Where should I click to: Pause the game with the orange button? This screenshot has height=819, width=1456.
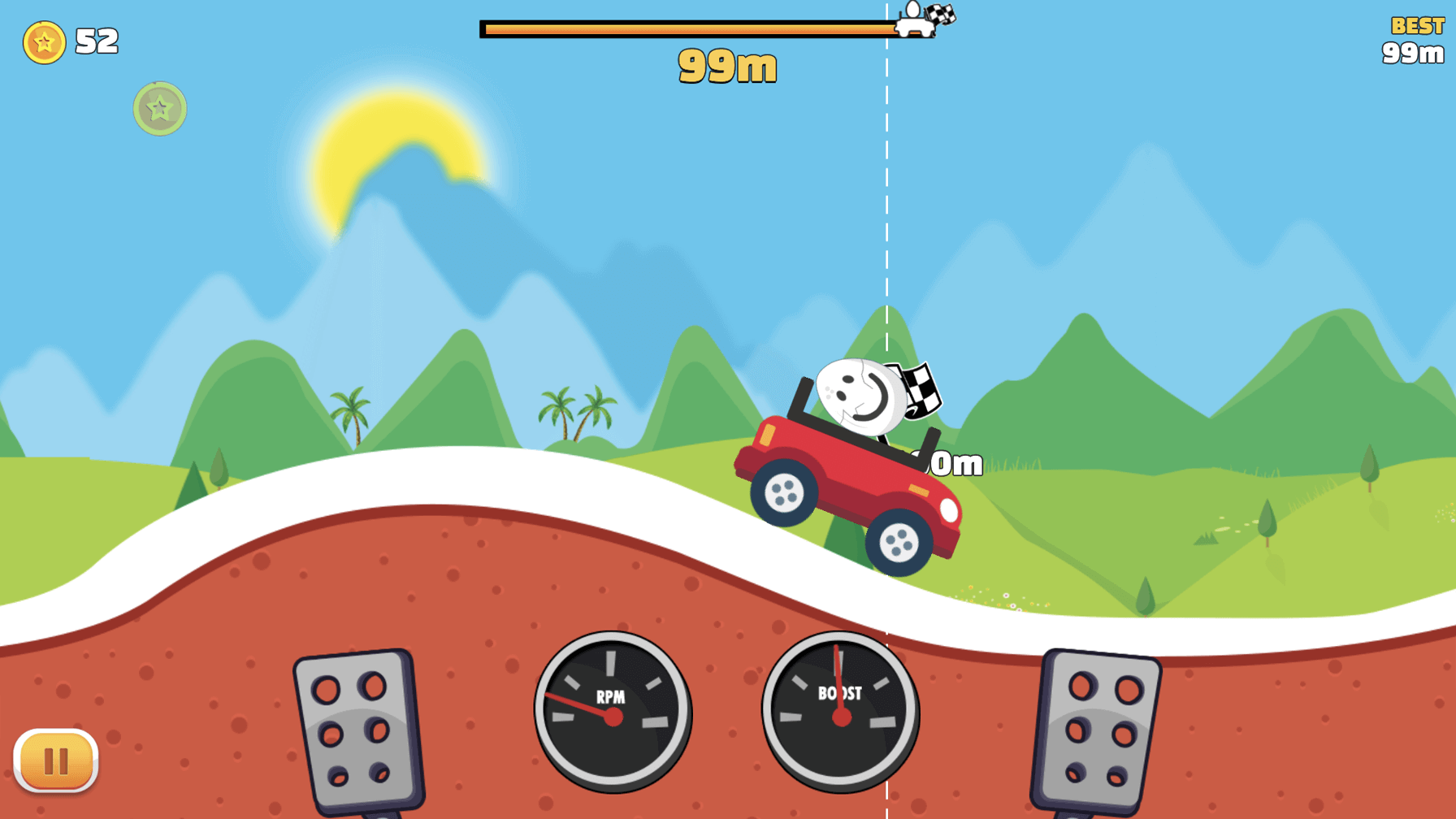point(56,760)
